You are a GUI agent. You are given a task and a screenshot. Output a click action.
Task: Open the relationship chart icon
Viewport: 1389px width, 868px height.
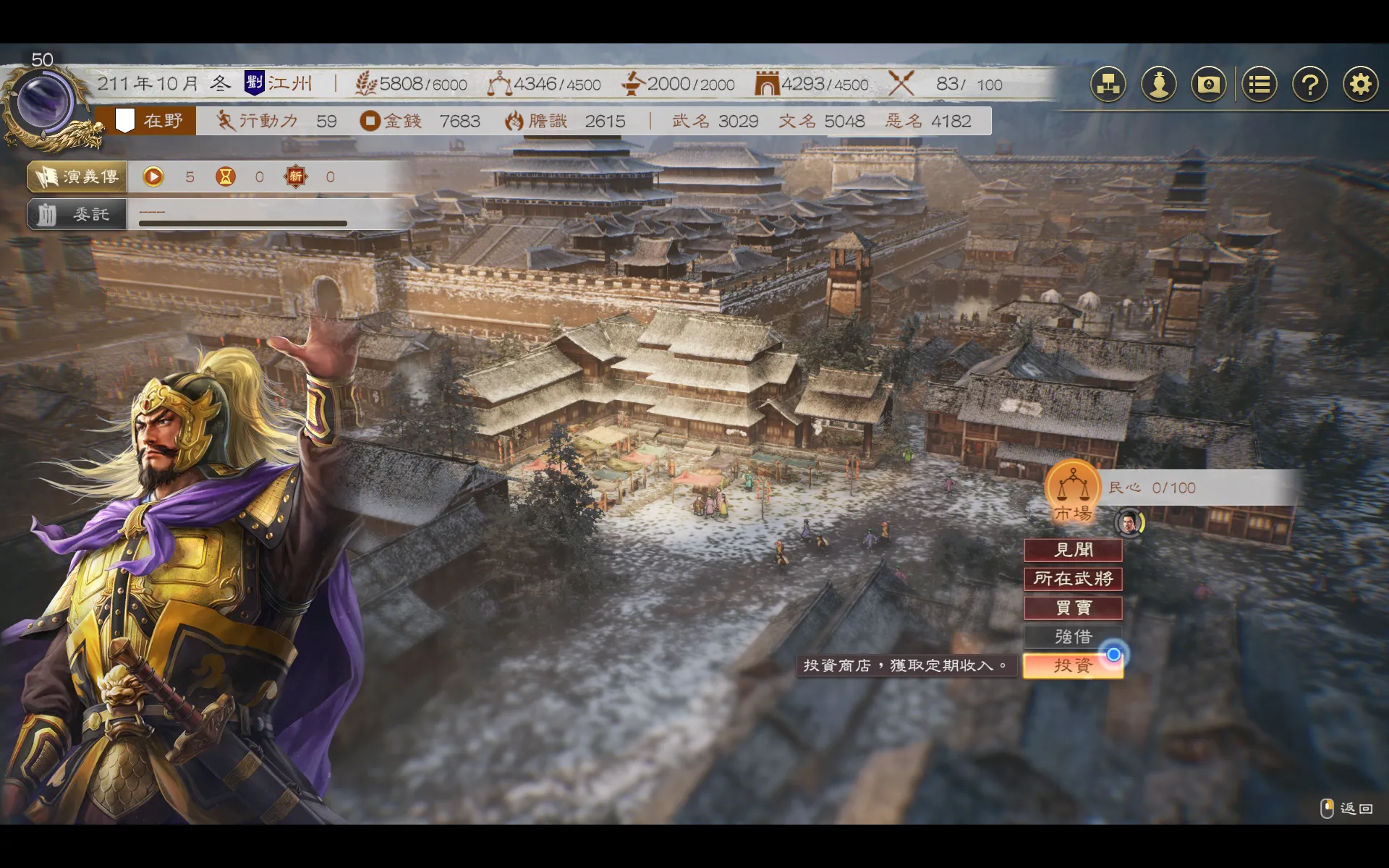1108,84
